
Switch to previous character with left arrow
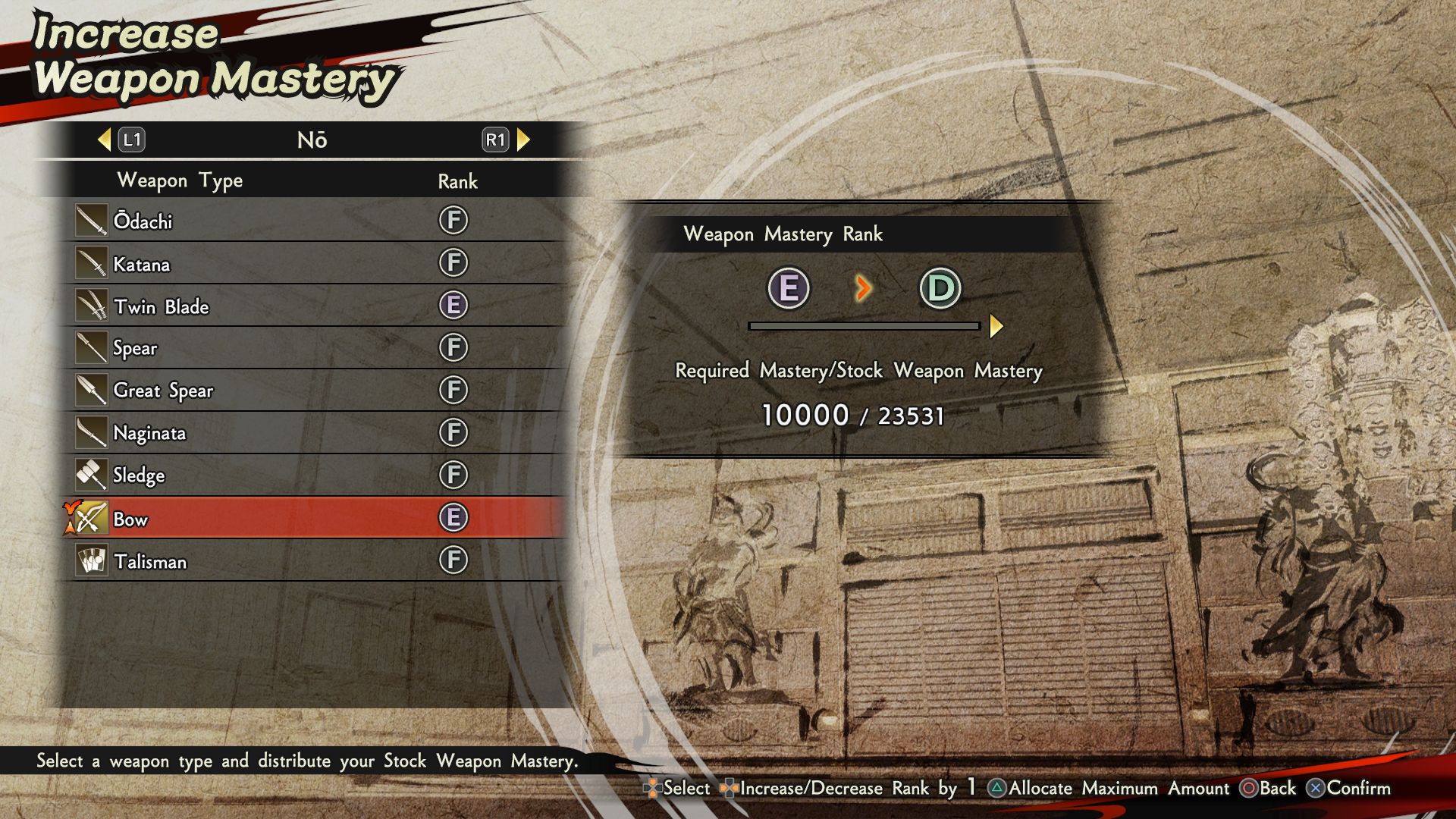coord(105,140)
